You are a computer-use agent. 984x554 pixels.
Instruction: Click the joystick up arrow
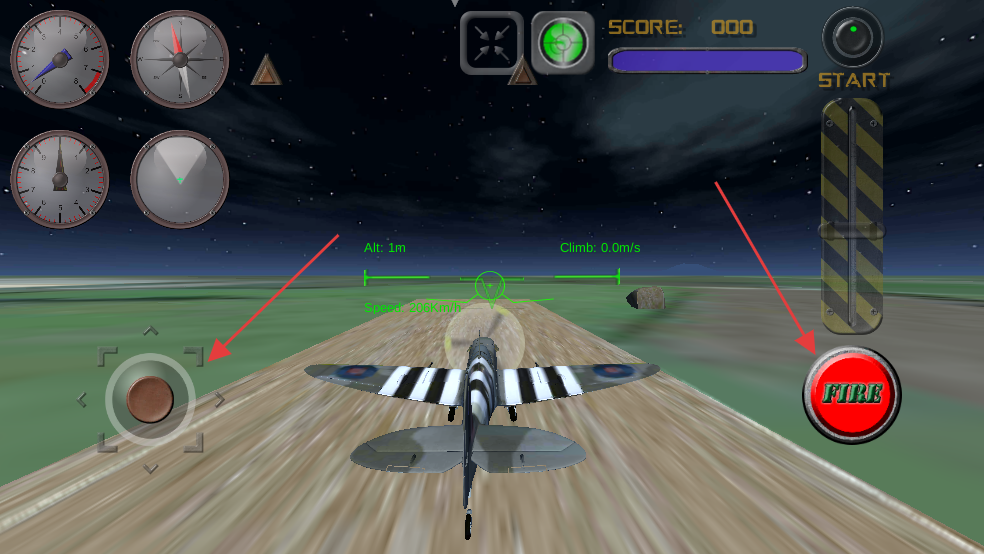(150, 330)
